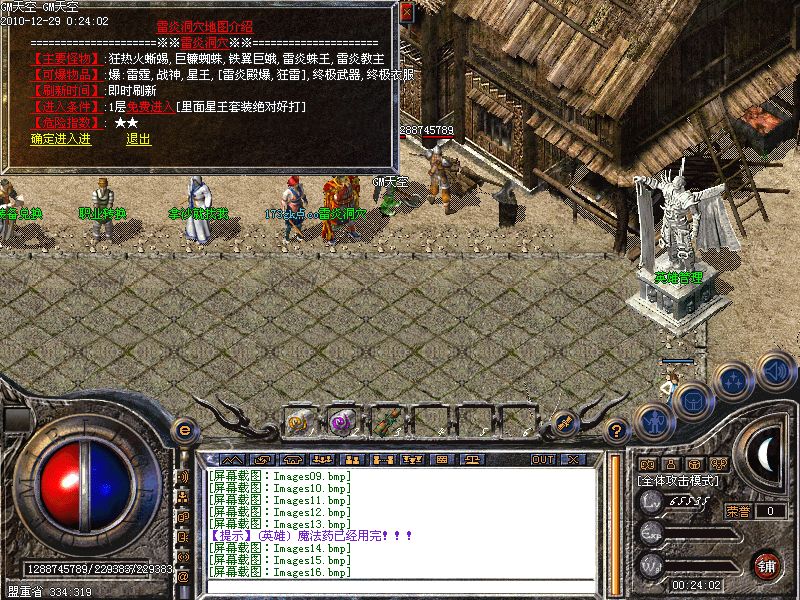Click the OUT button above chat

[x=542, y=459]
